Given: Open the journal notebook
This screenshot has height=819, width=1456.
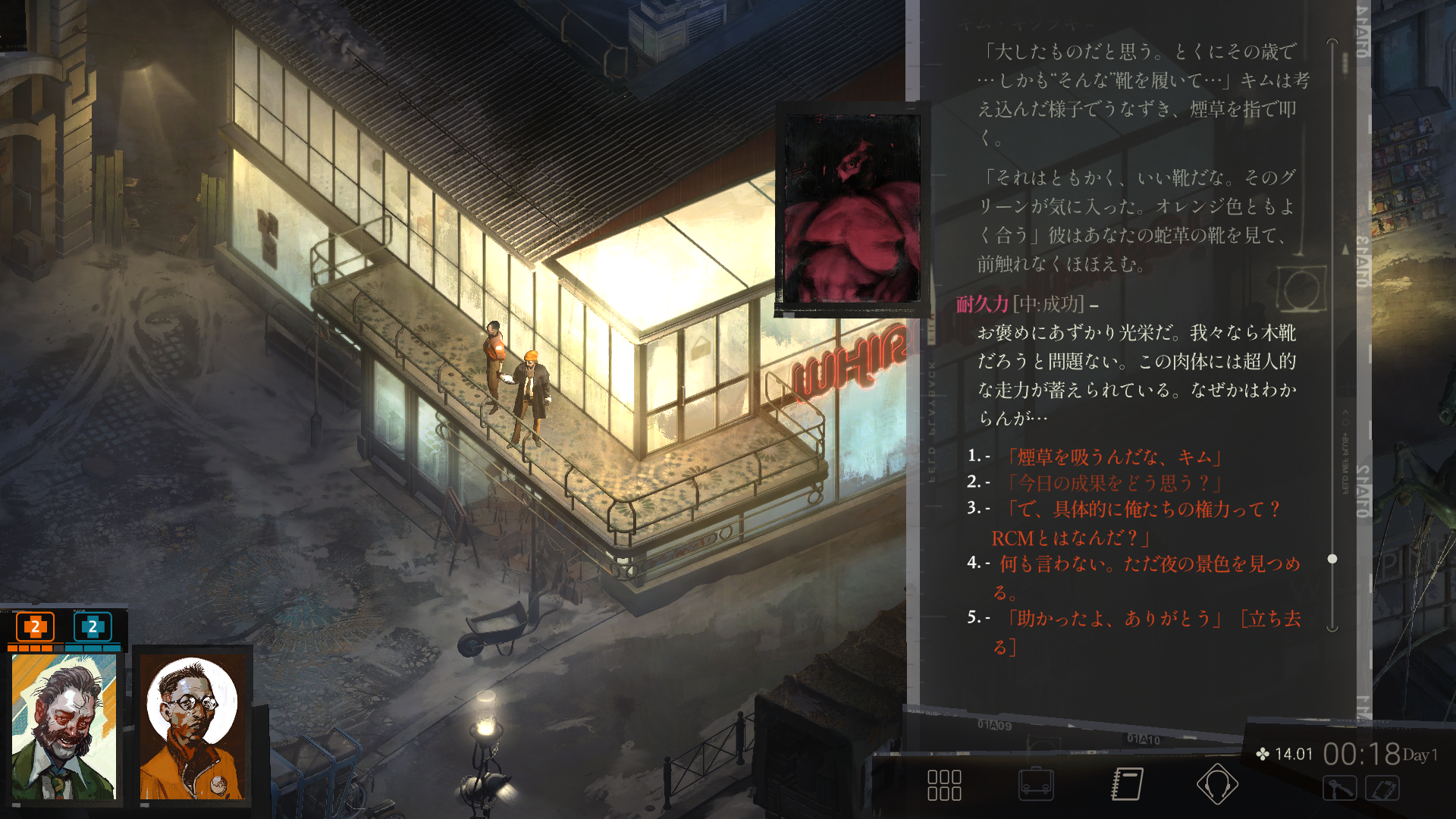Looking at the screenshot, I should coord(1128,785).
